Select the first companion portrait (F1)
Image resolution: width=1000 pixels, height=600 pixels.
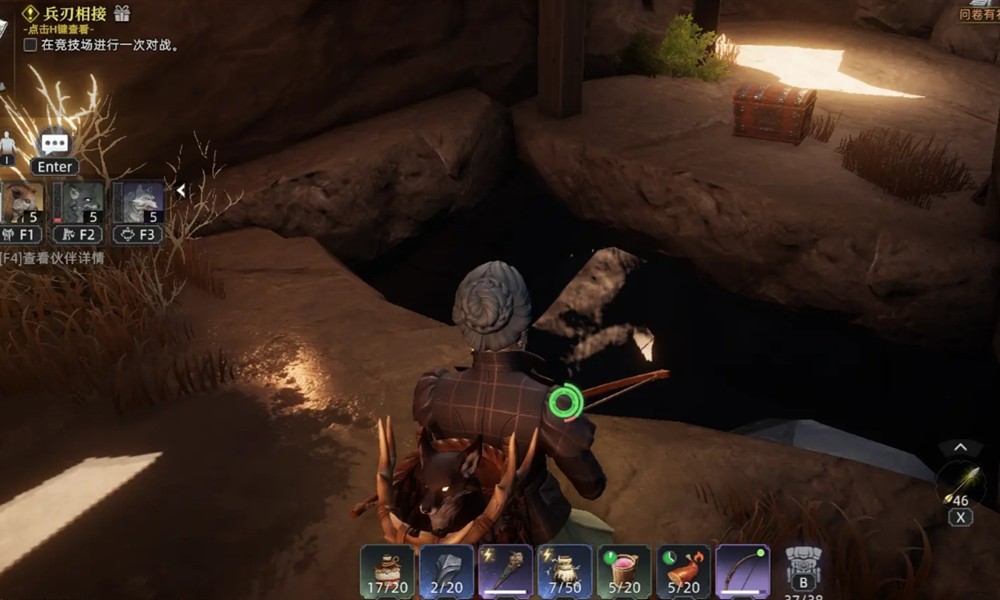click(x=22, y=202)
